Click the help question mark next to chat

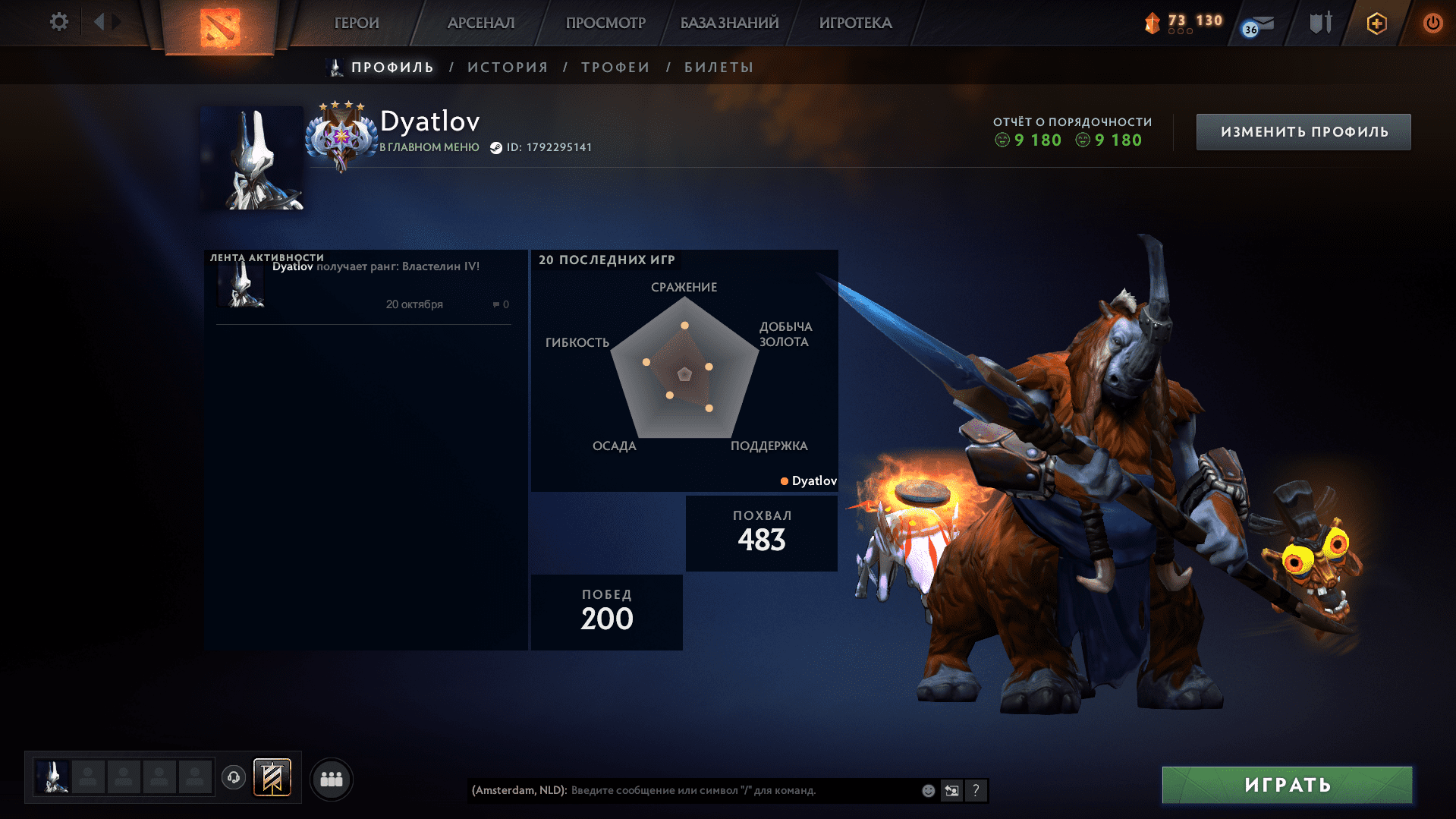[976, 790]
